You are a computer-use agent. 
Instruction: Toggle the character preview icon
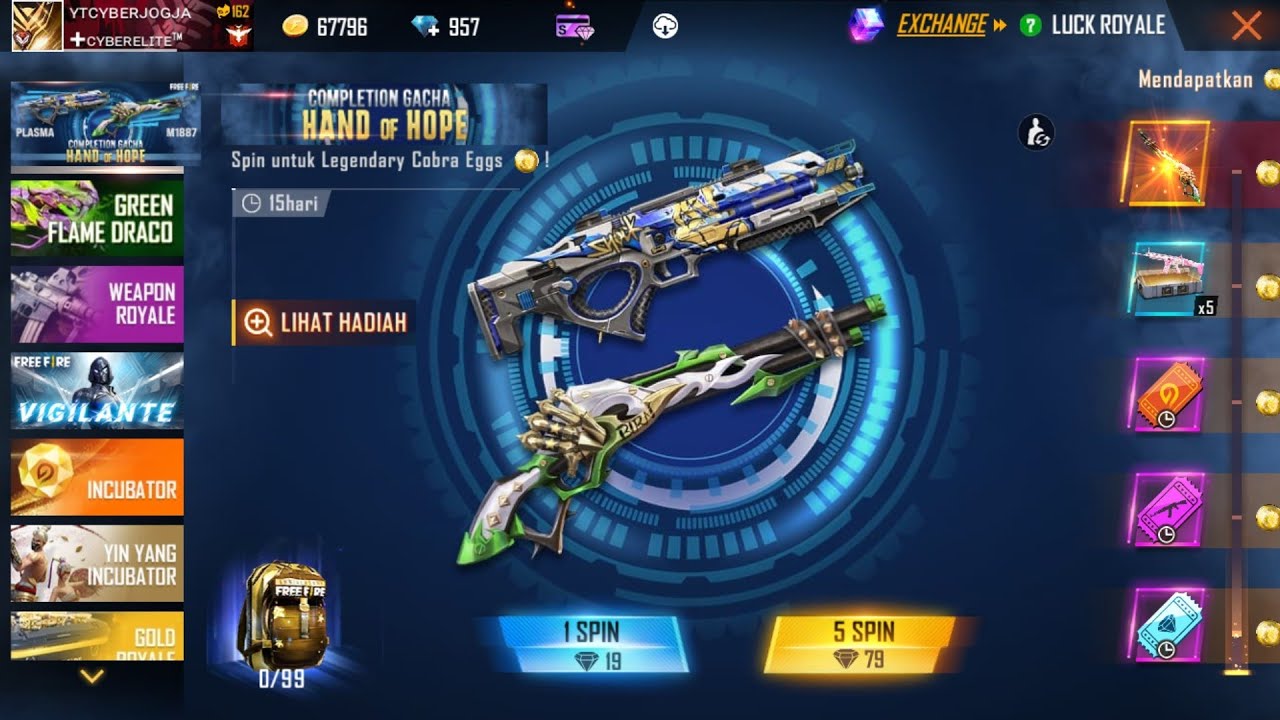point(1037,133)
